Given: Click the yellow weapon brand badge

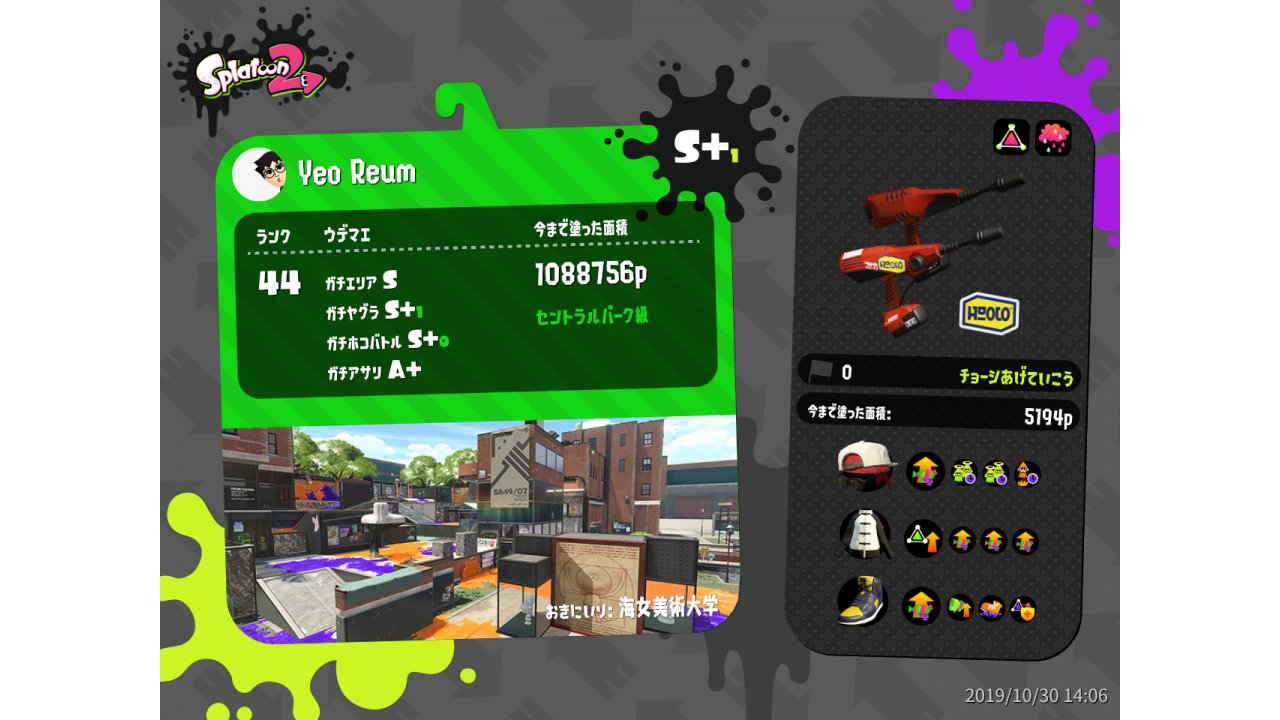Looking at the screenshot, I should pos(989,314).
